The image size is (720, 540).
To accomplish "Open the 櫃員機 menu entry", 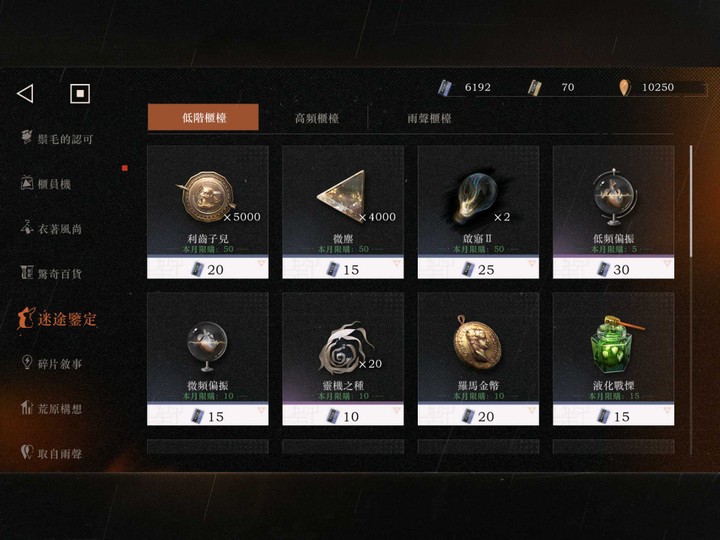I will coord(50,184).
